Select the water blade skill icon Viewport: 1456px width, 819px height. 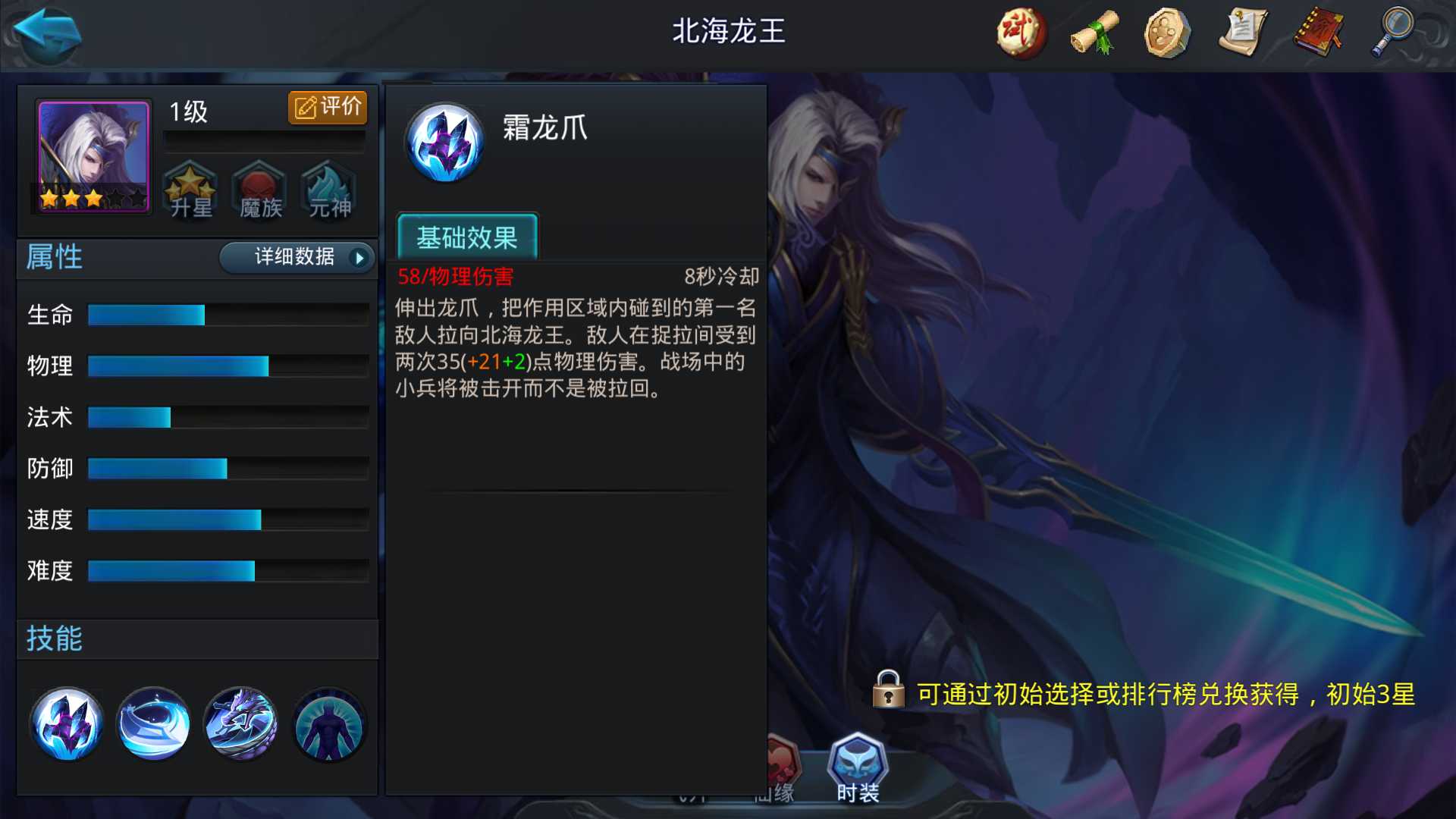coord(153,724)
